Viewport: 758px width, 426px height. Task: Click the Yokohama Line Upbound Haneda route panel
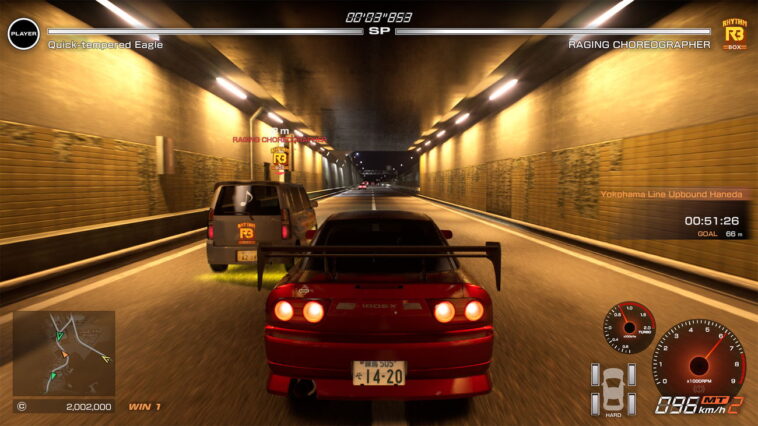pyautogui.click(x=674, y=196)
